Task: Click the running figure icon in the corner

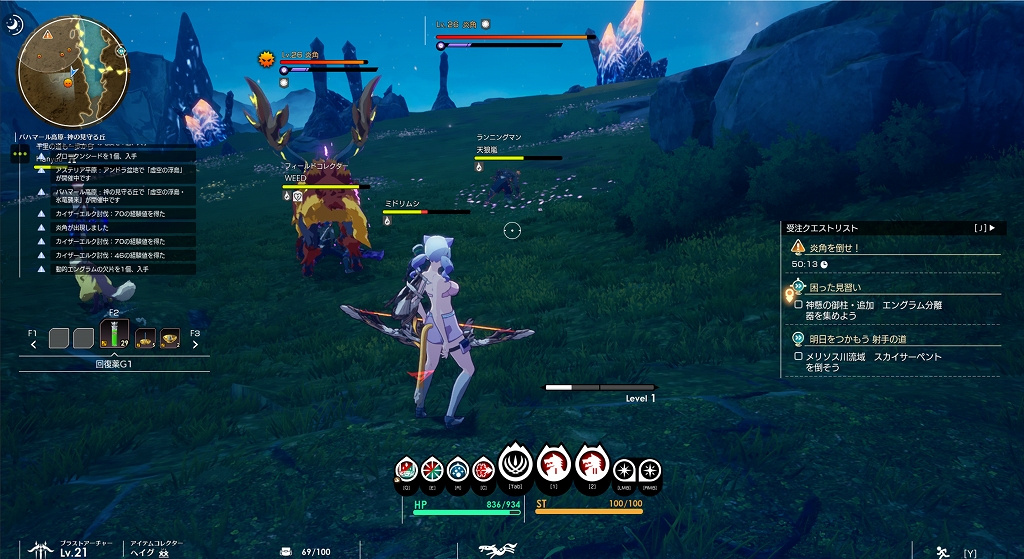Action: 941,551
